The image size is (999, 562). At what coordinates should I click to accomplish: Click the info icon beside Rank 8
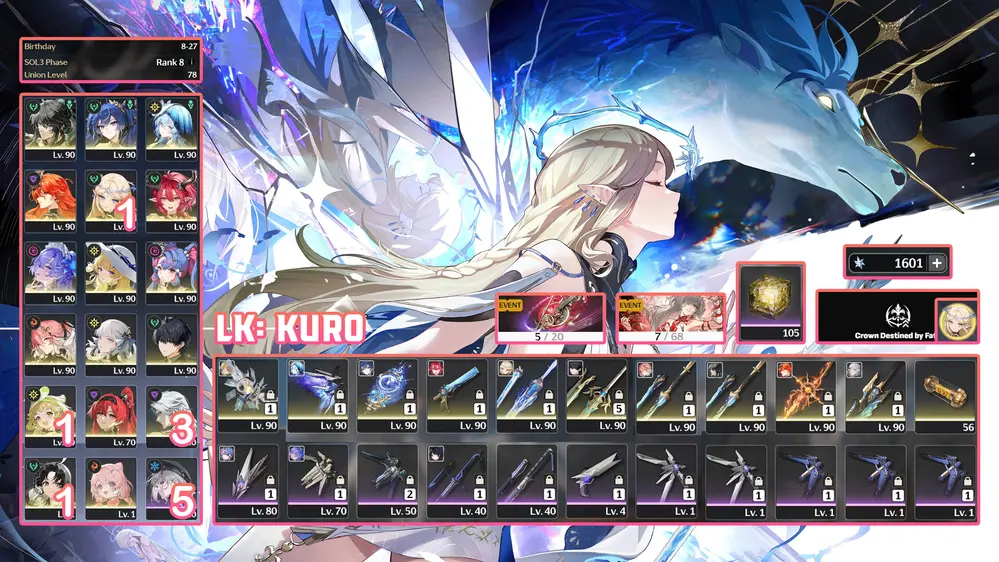tap(191, 61)
